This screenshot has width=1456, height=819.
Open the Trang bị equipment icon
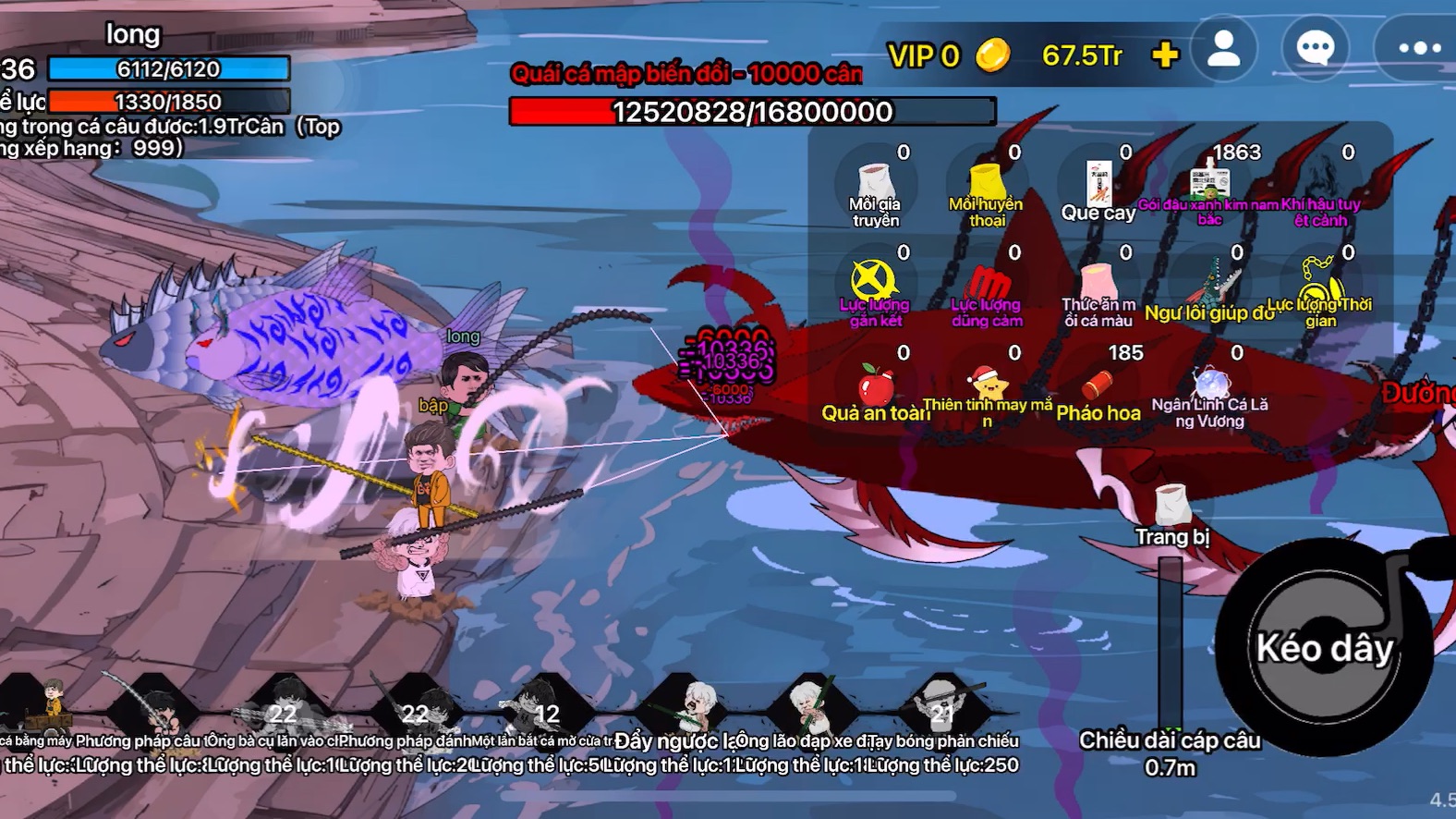[x=1171, y=507]
